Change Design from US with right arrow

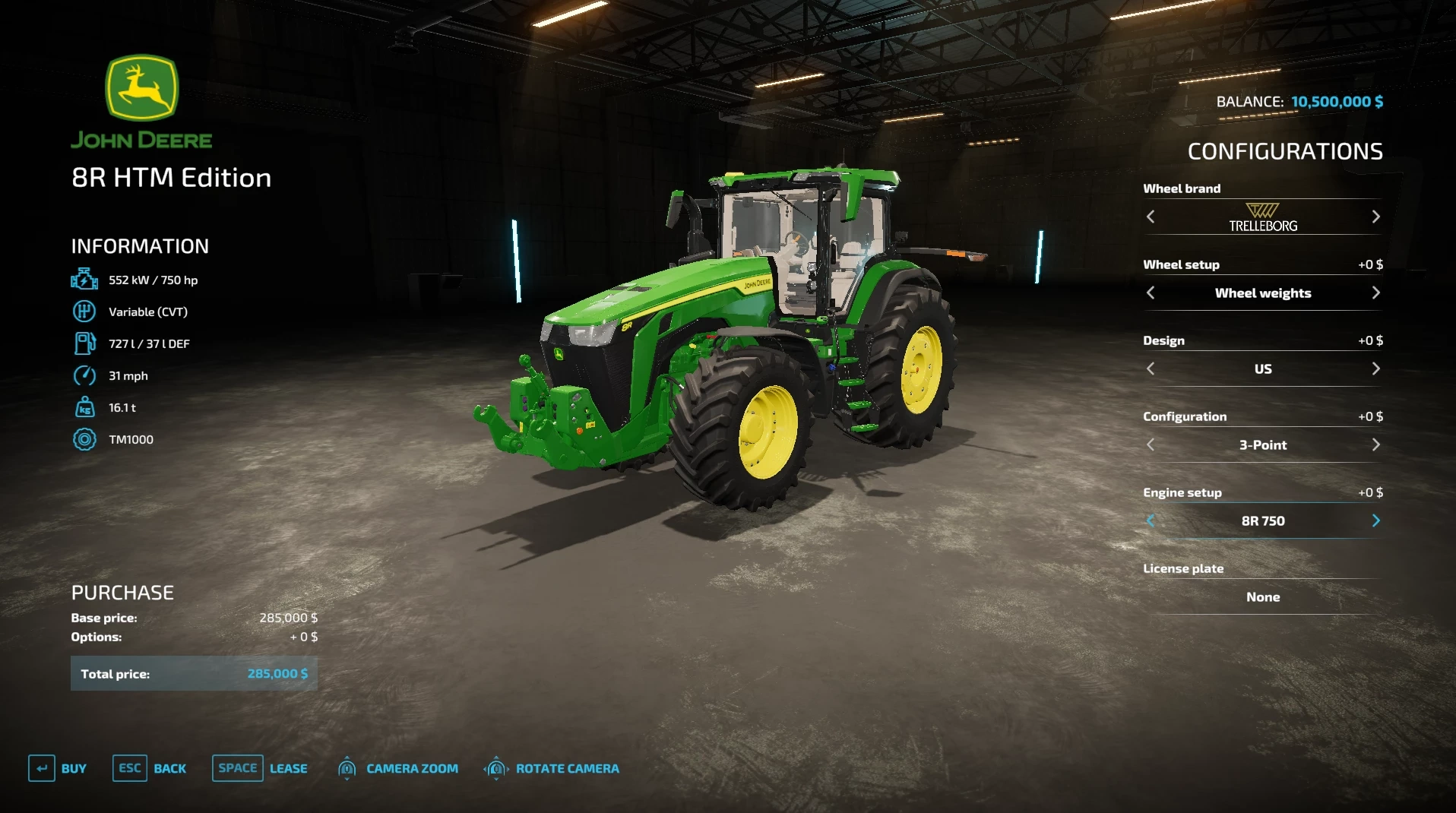pos(1376,369)
